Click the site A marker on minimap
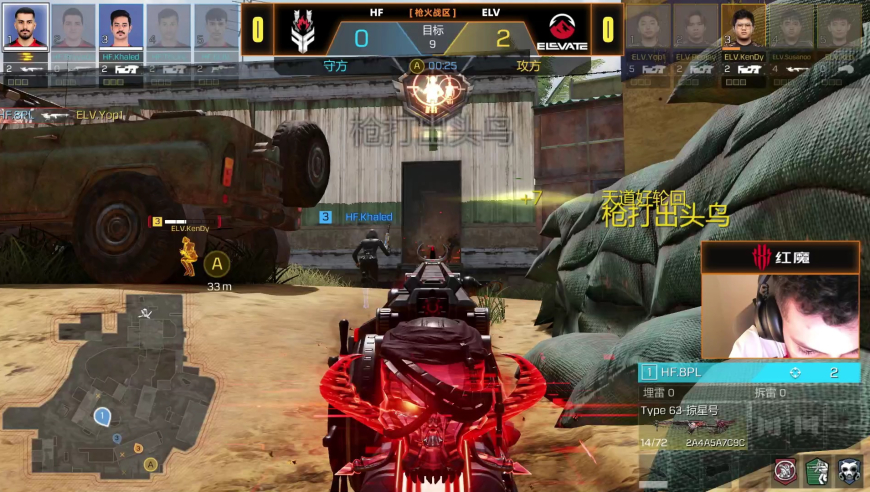The height and width of the screenshot is (492, 870). point(150,464)
